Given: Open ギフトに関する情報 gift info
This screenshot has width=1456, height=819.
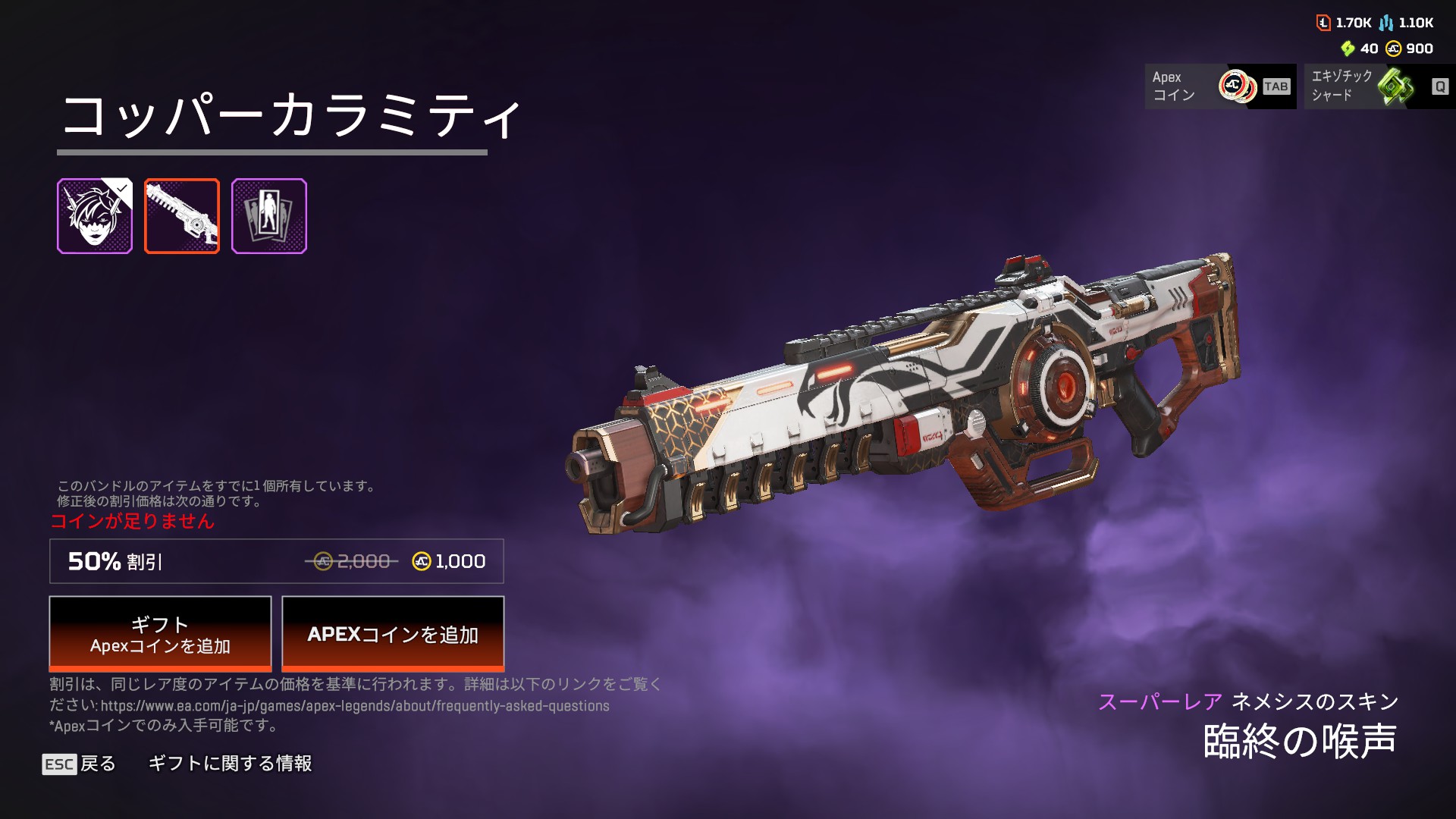Looking at the screenshot, I should [230, 764].
